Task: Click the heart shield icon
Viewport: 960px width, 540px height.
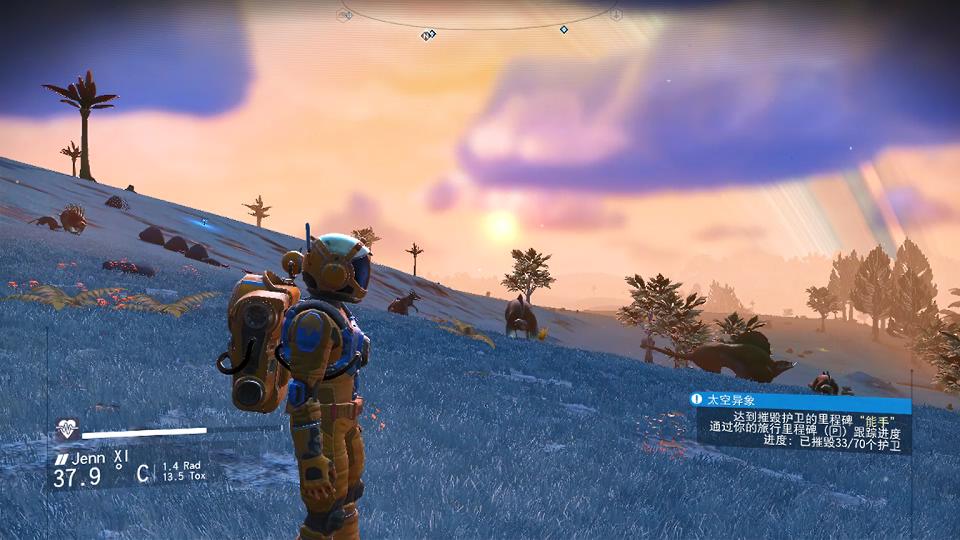Action: pyautogui.click(x=67, y=430)
